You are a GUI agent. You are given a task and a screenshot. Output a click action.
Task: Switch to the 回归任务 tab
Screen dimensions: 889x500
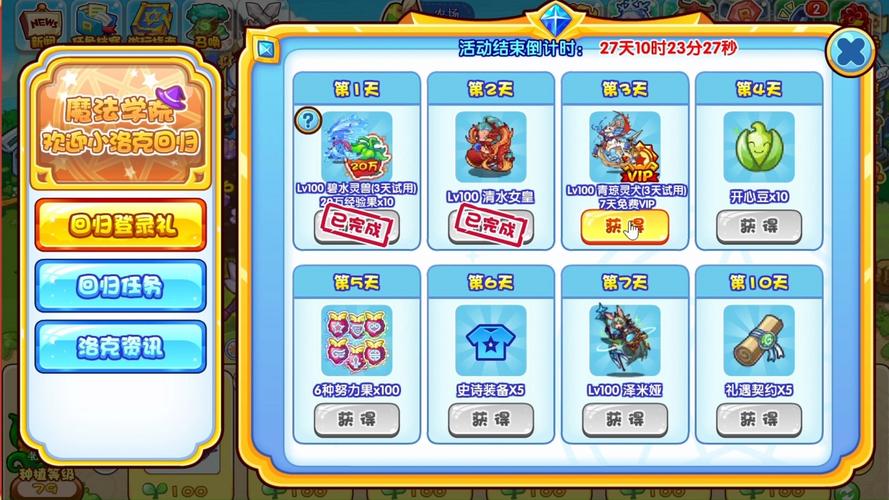(121, 286)
